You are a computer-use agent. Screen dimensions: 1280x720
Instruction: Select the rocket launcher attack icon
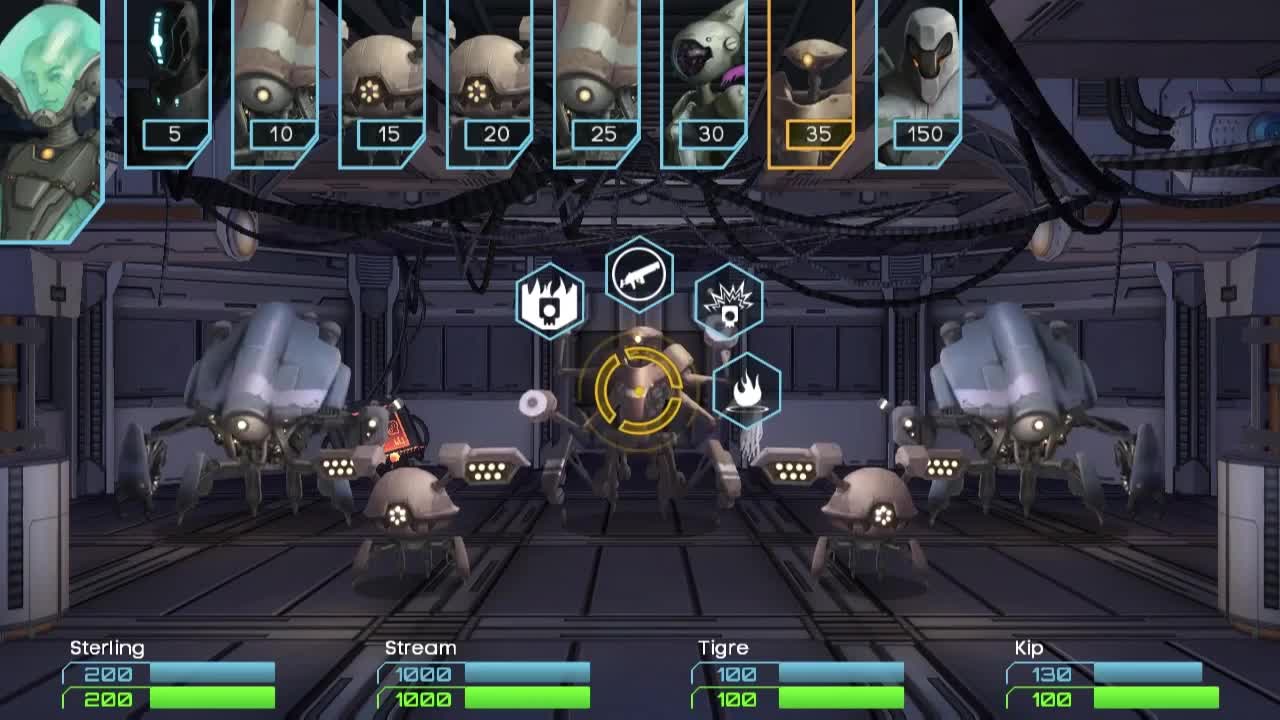coord(639,274)
